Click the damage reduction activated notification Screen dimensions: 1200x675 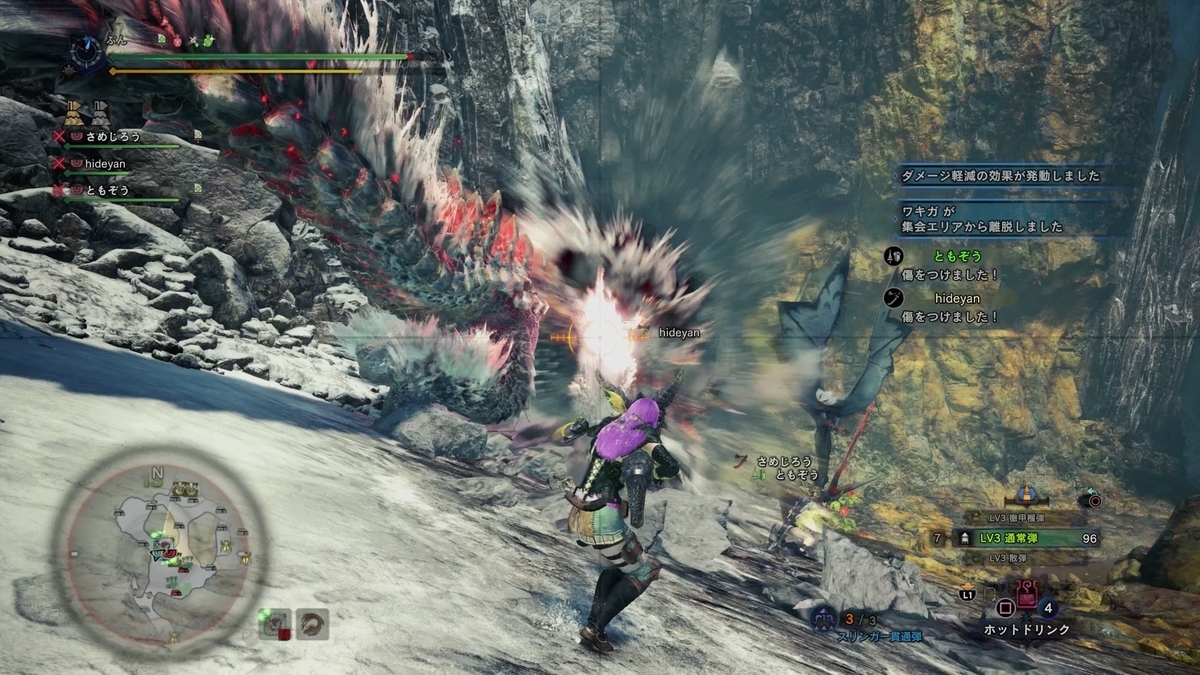(x=1000, y=176)
